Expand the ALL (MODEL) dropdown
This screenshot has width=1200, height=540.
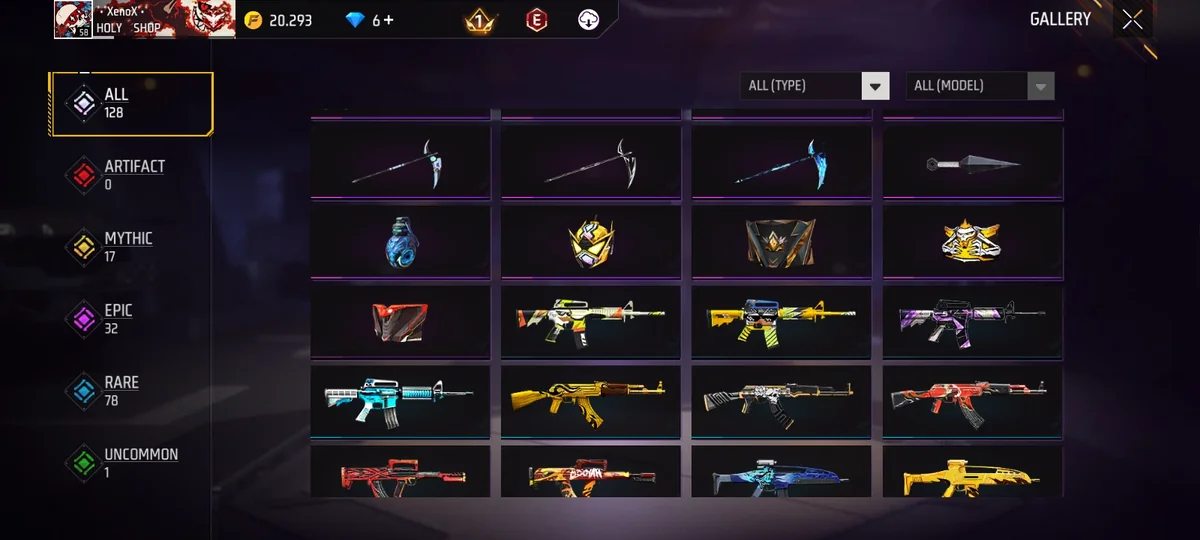(980, 86)
